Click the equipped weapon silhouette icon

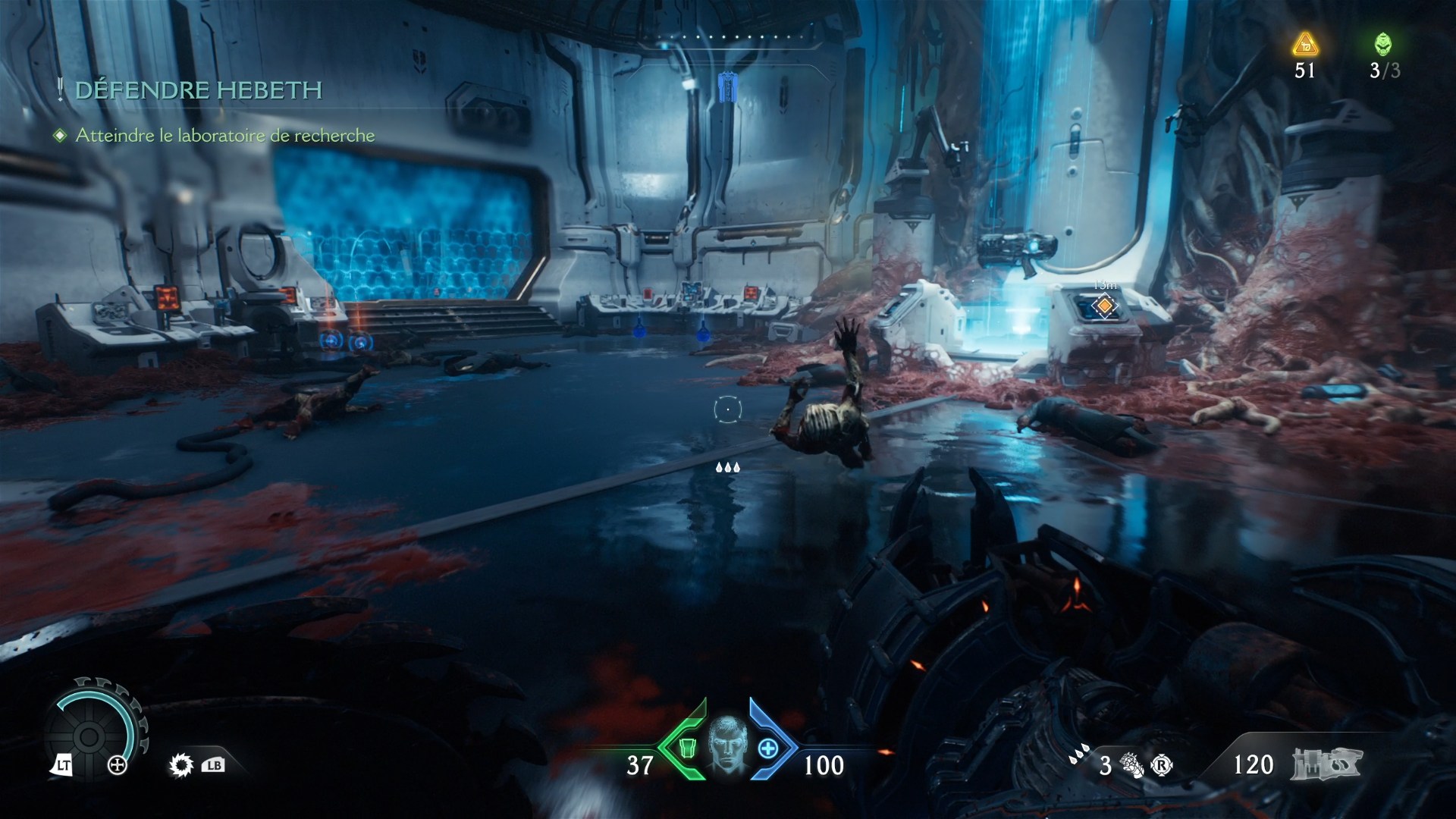pyautogui.click(x=1328, y=764)
